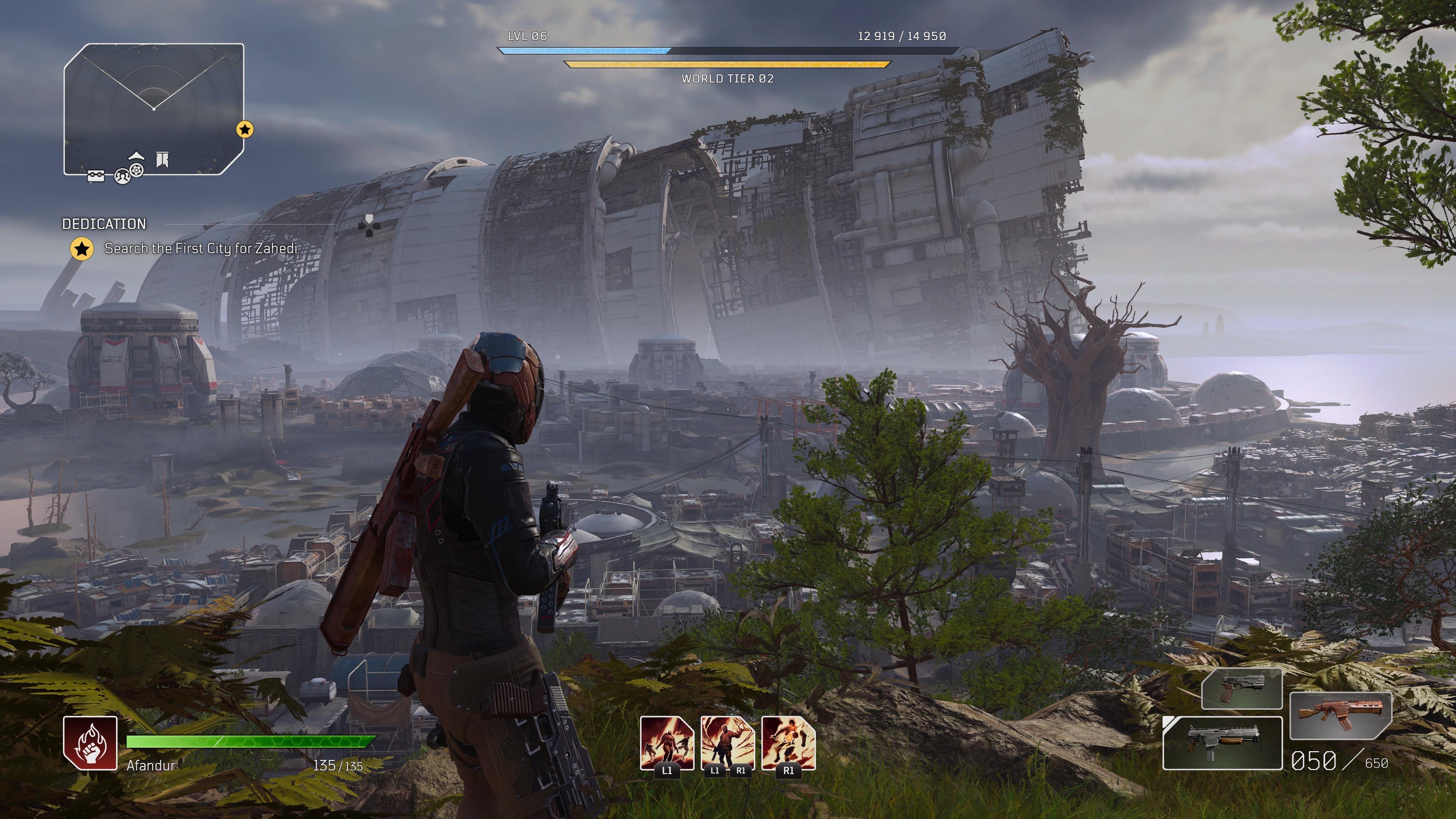
Task: Click the banner flag marker on minimap
Action: click(163, 159)
